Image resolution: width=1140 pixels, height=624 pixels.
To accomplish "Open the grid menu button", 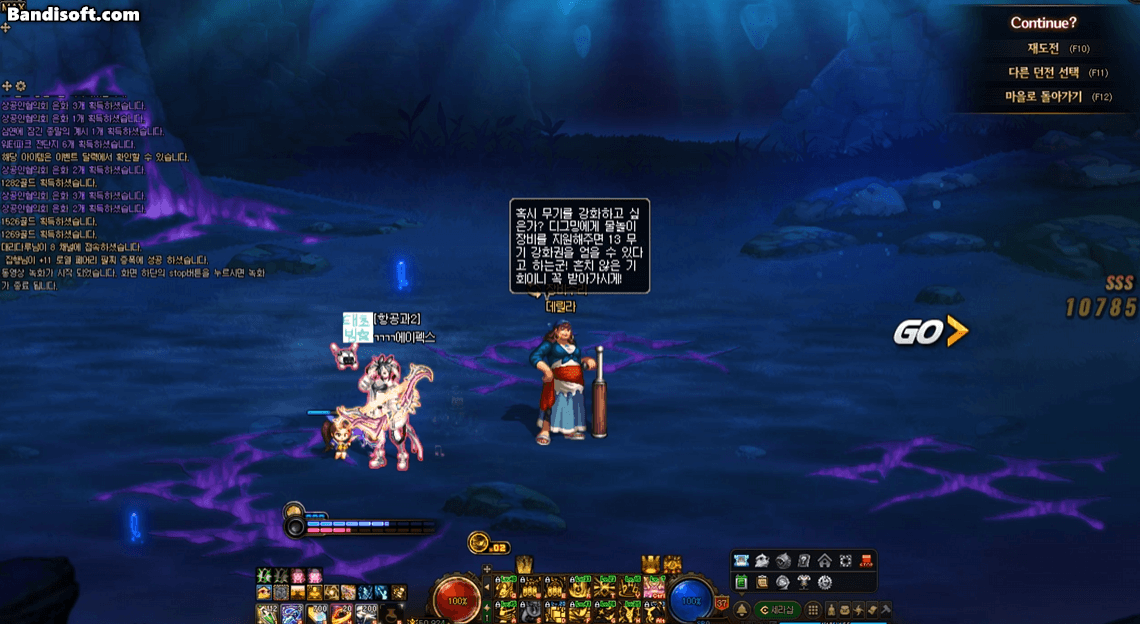I will point(814,609).
